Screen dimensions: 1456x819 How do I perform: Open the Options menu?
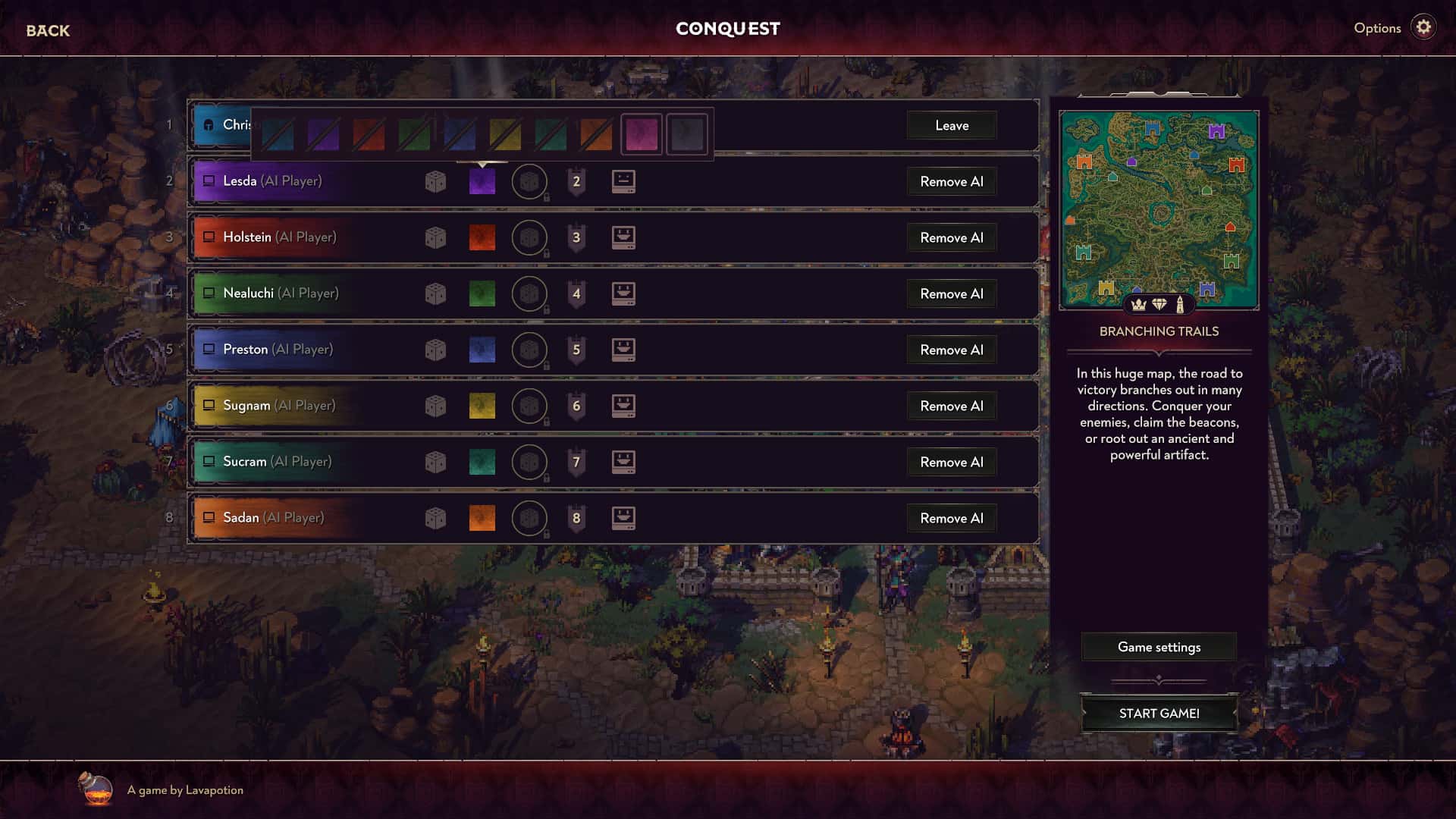[1376, 27]
